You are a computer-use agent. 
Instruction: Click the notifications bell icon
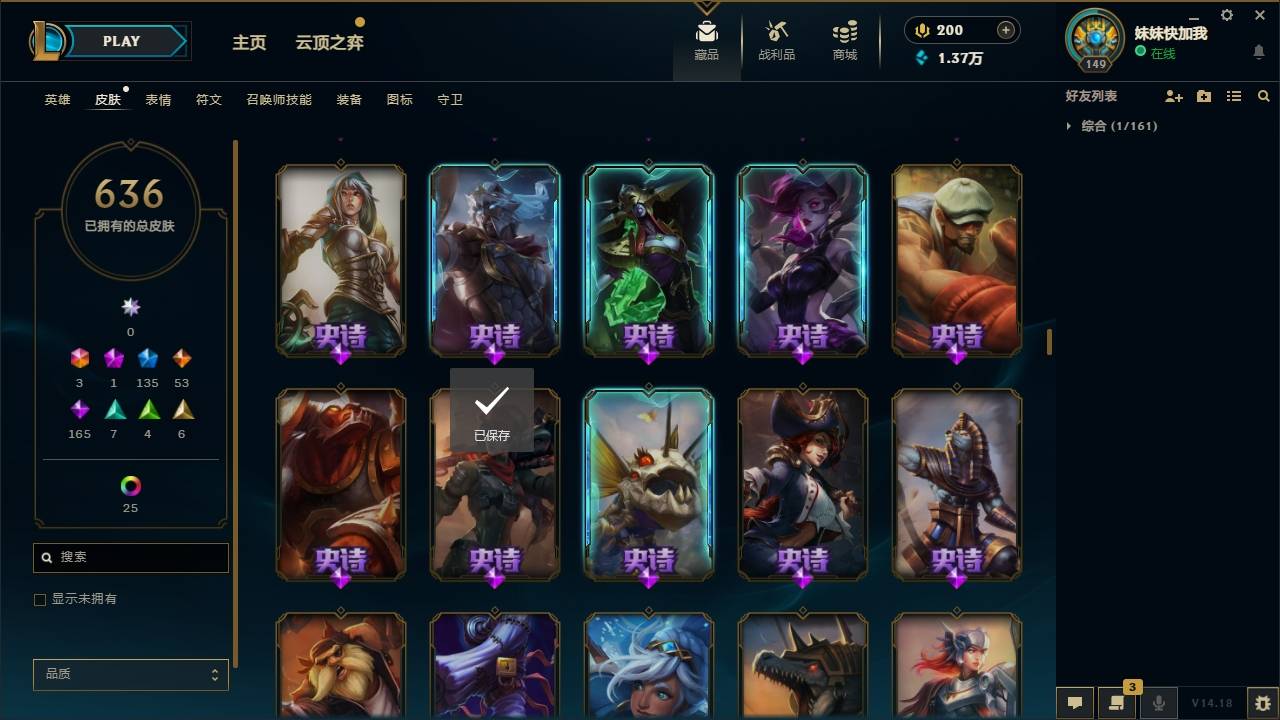coord(1259,52)
